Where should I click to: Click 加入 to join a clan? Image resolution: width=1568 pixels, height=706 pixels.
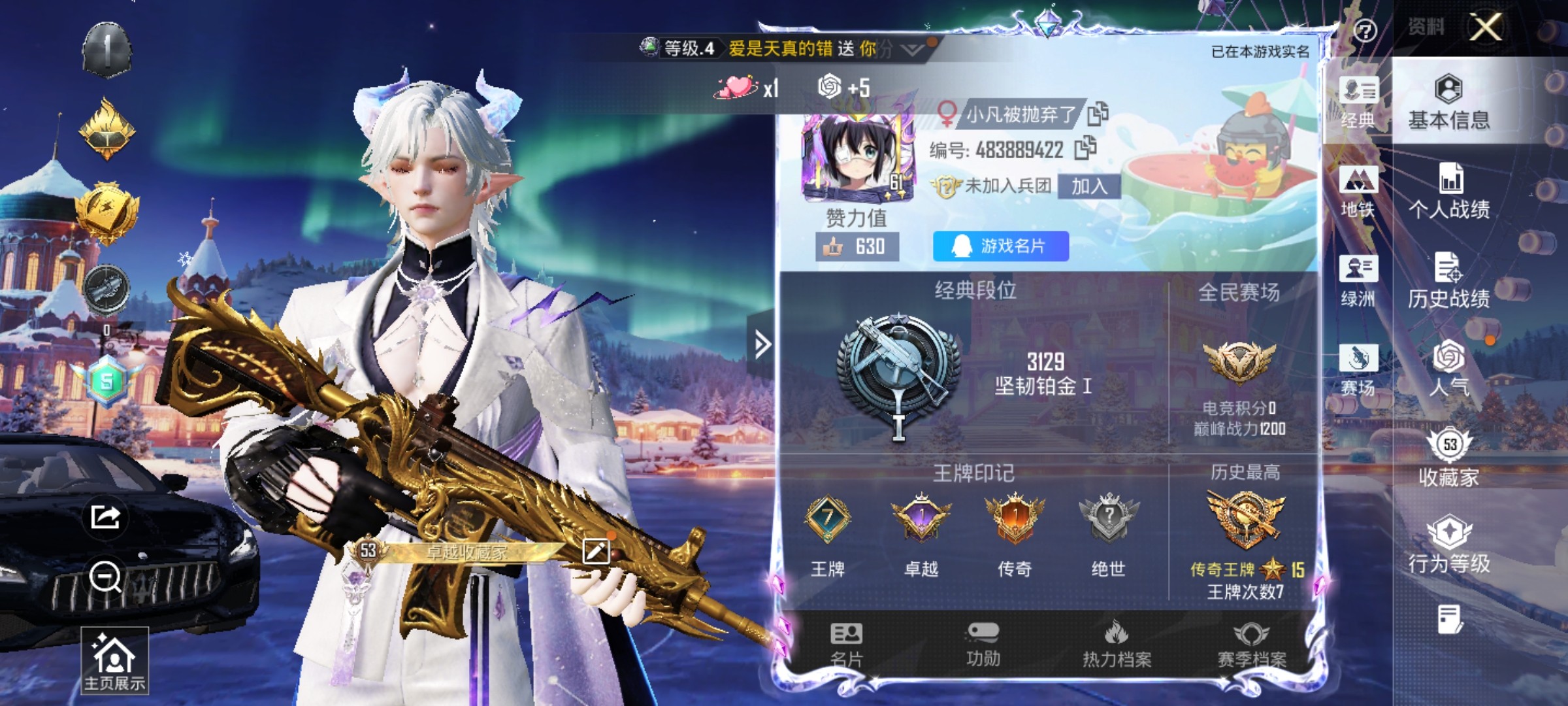pyautogui.click(x=1089, y=186)
